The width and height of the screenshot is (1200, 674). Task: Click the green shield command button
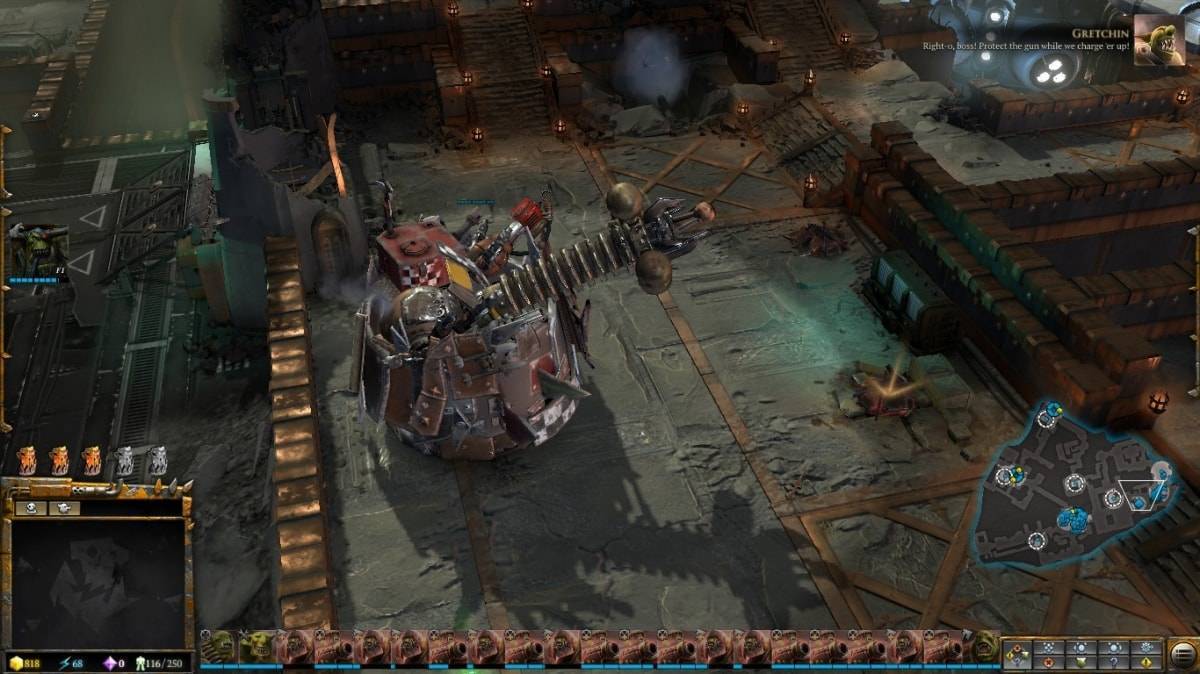click(1081, 662)
